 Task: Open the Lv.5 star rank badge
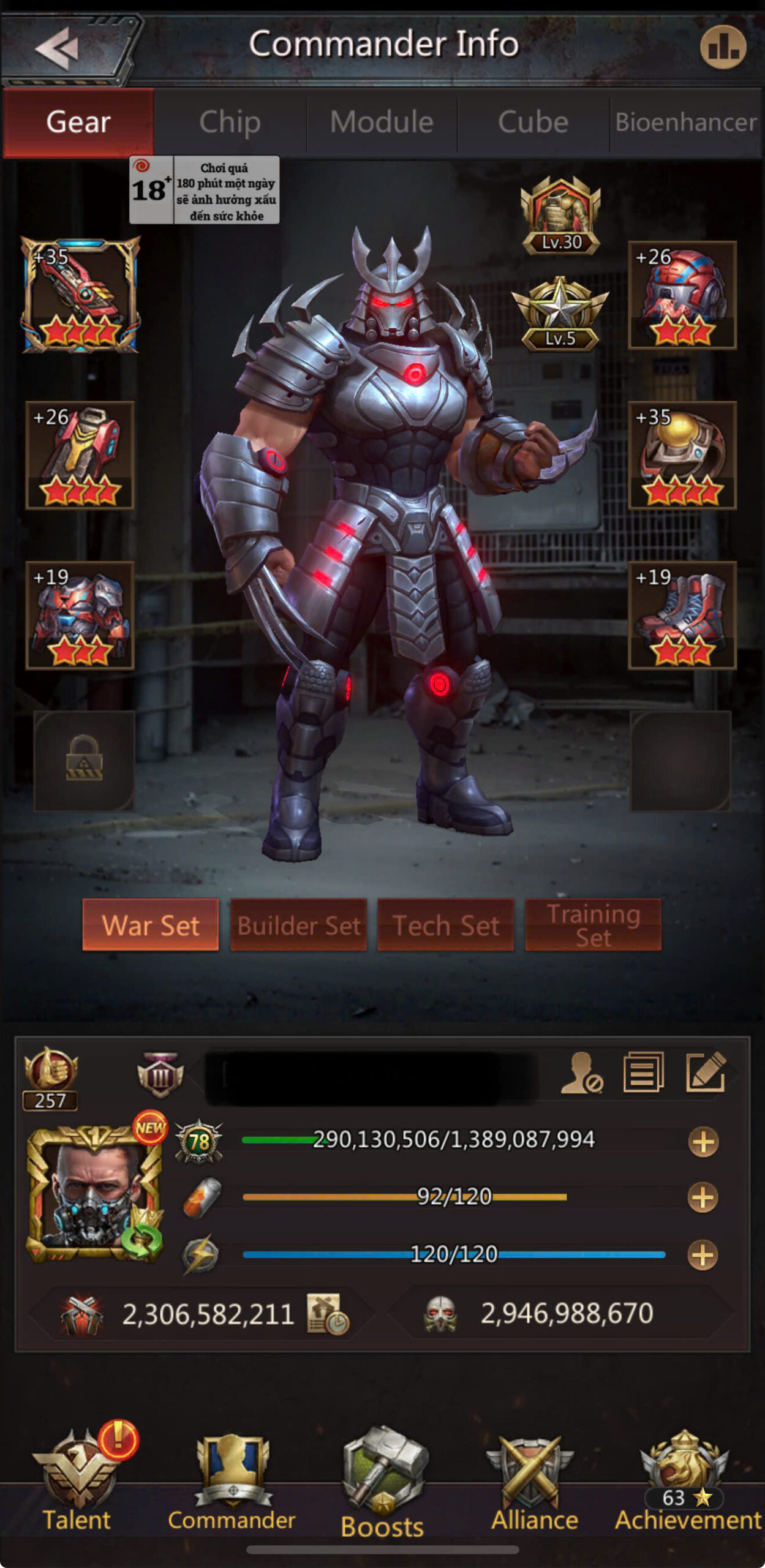(x=560, y=314)
